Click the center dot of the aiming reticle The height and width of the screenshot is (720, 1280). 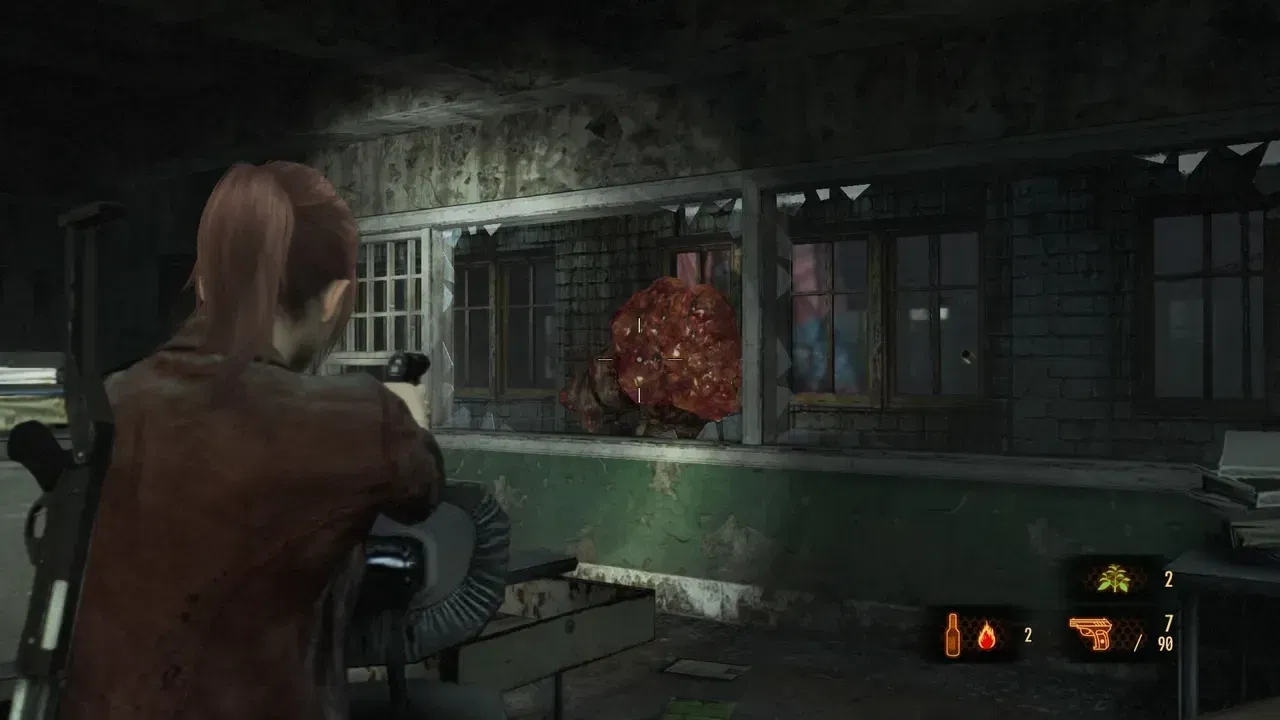pos(640,359)
